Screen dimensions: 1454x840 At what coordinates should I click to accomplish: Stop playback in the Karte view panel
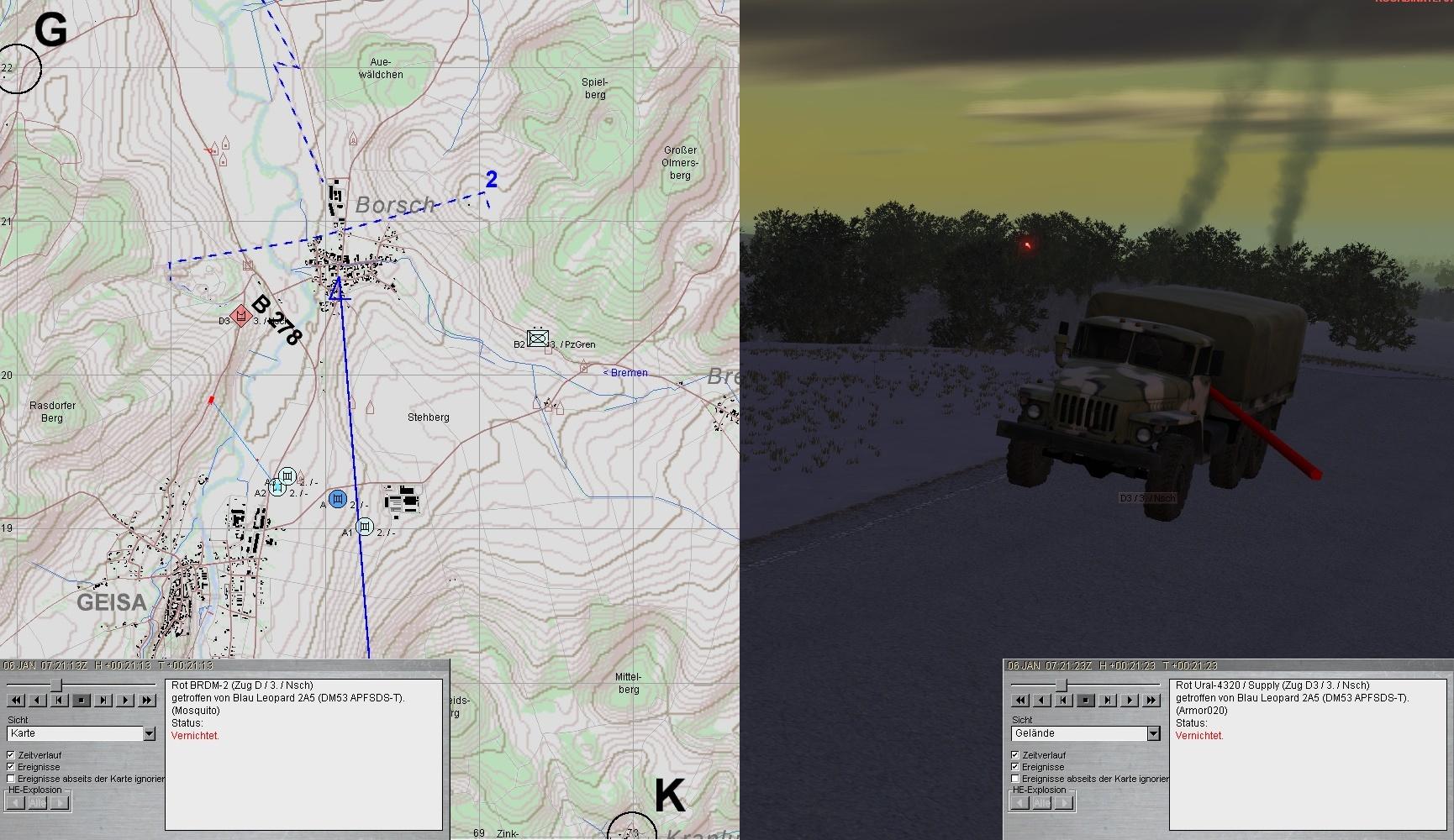click(x=82, y=701)
